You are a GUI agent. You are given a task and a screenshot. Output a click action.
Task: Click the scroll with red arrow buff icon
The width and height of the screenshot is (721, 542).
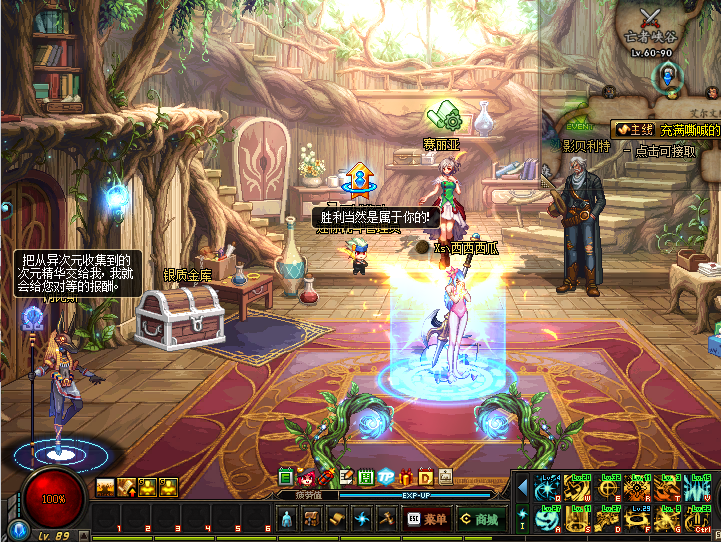126,487
